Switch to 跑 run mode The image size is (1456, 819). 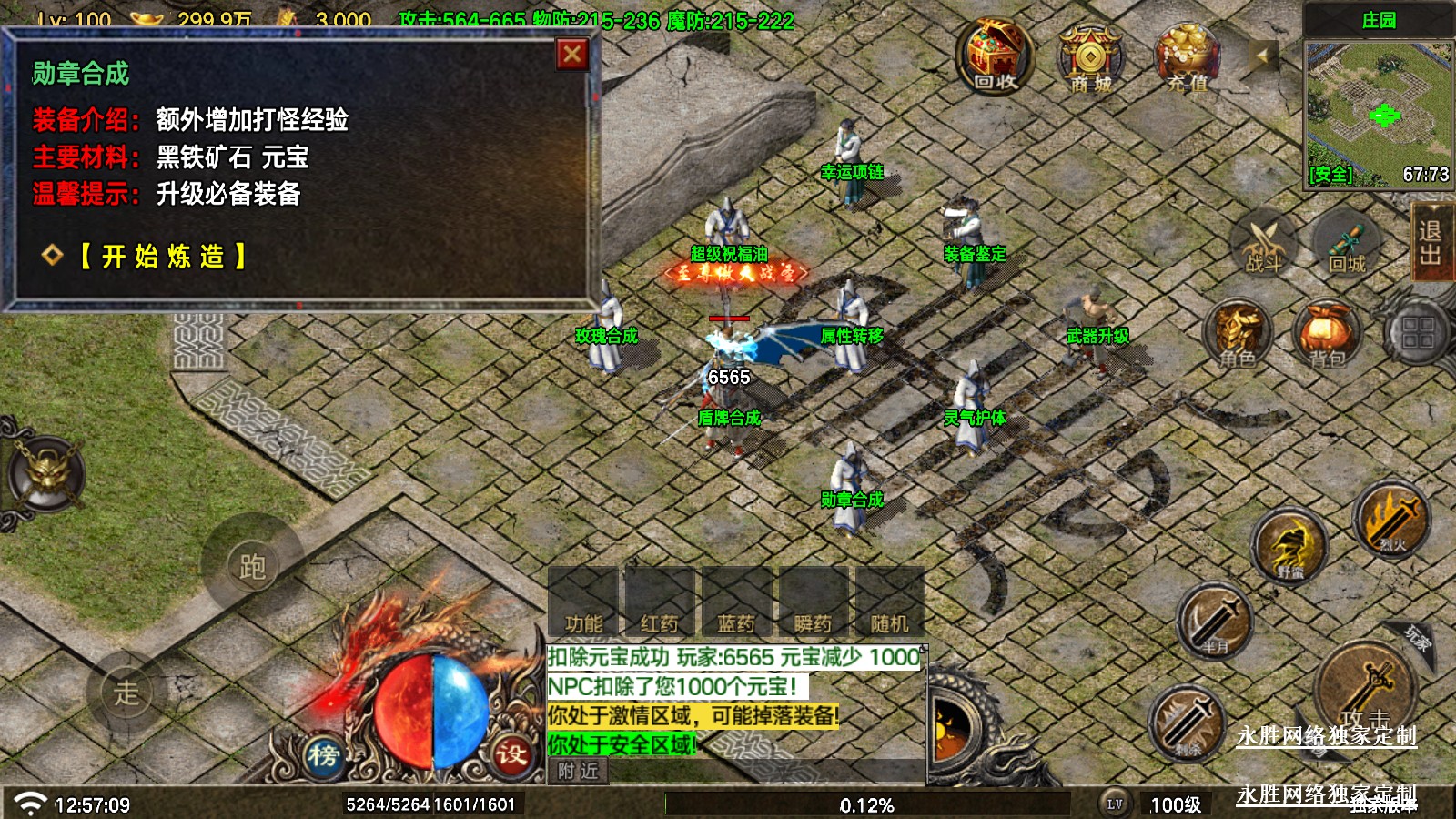coord(252,566)
